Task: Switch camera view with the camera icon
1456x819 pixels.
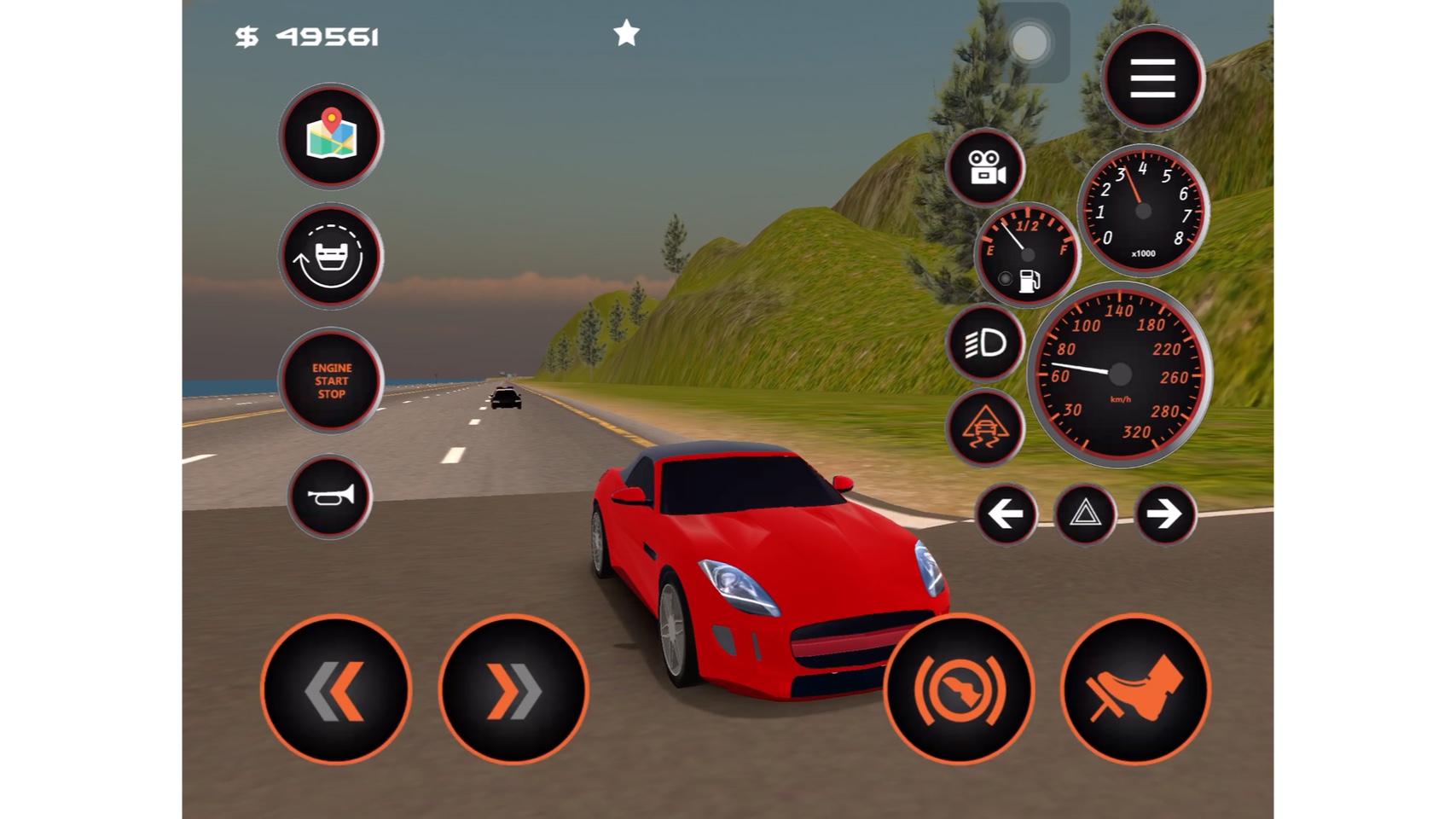Action: click(985, 167)
